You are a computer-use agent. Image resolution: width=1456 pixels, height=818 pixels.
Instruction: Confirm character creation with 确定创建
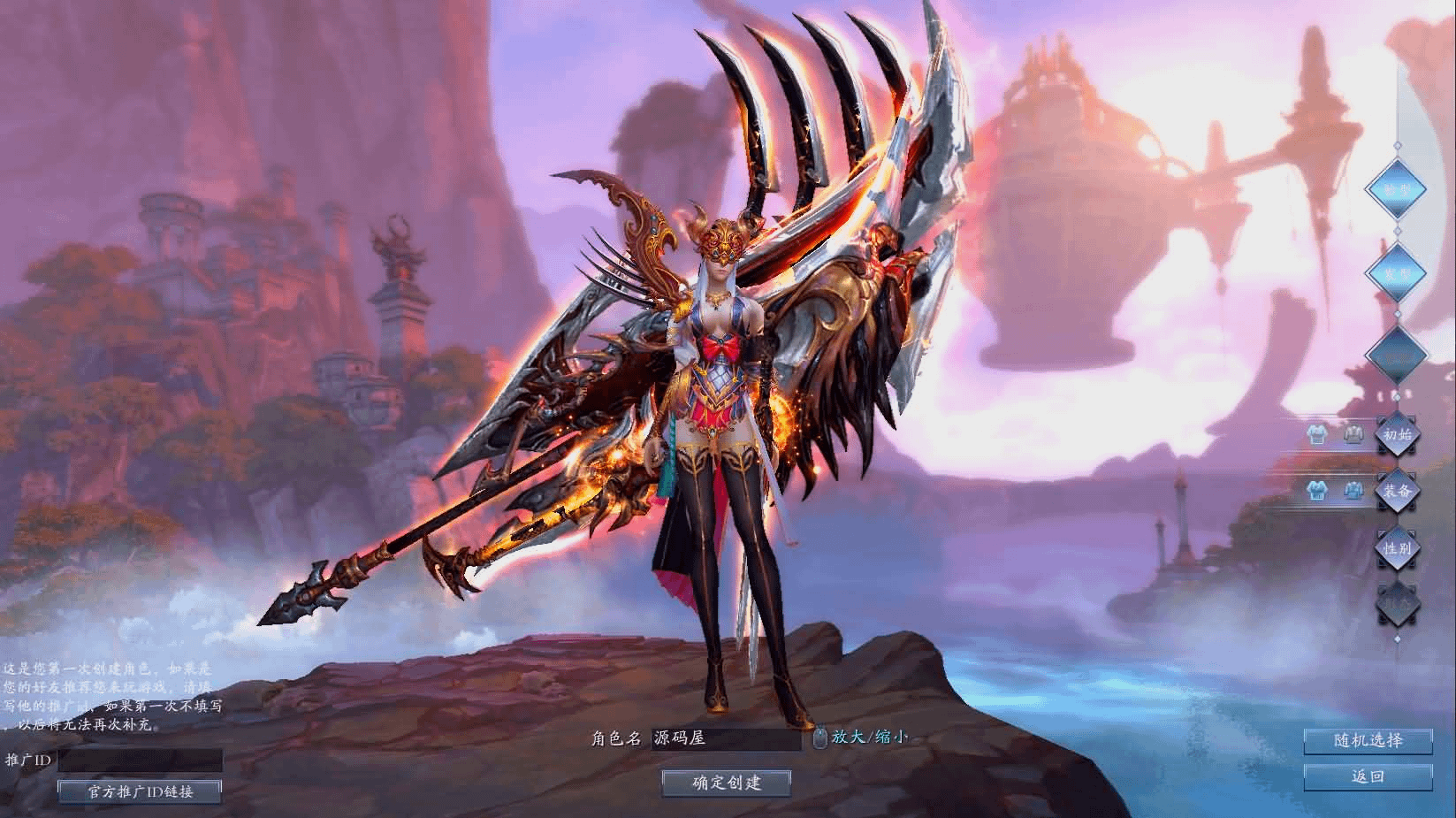pos(726,782)
